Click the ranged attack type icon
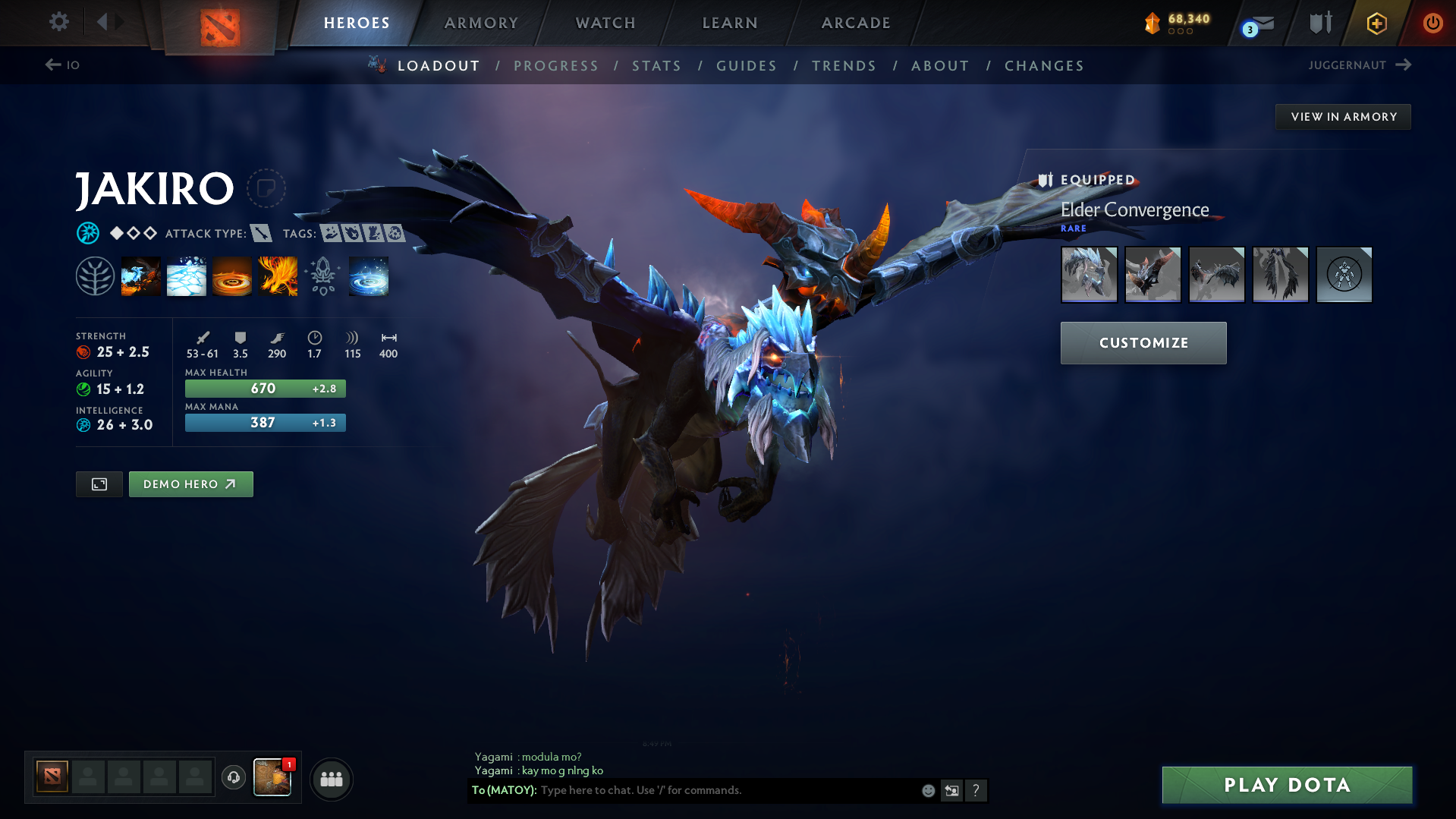The image size is (1456, 819). [x=263, y=234]
